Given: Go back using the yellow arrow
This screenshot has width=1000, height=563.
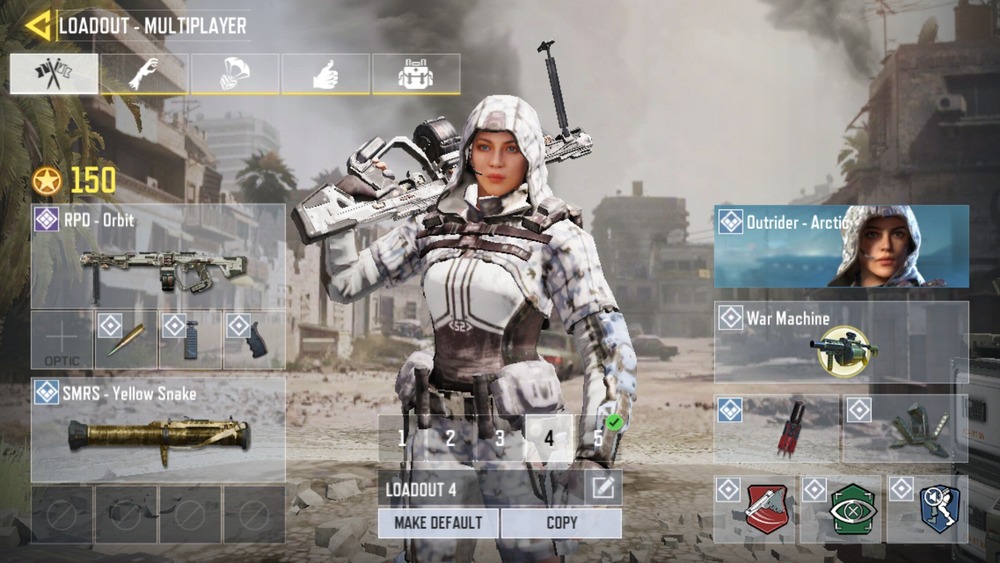Looking at the screenshot, I should click(x=38, y=25).
